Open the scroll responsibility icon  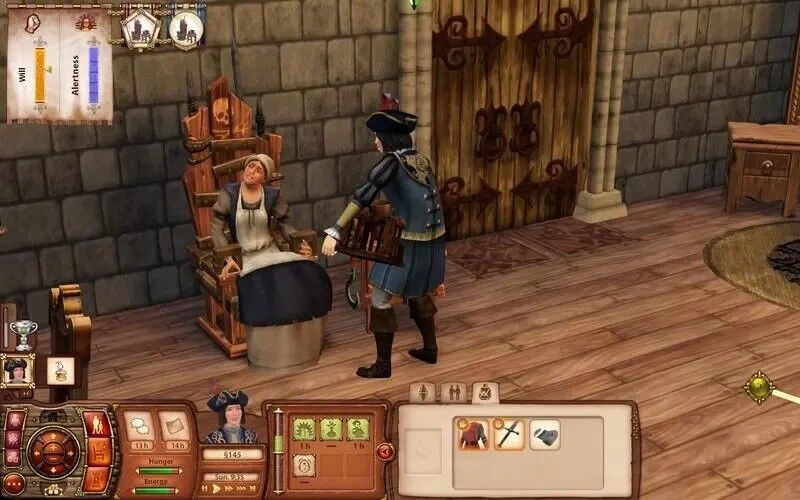pyautogui.click(x=173, y=427)
